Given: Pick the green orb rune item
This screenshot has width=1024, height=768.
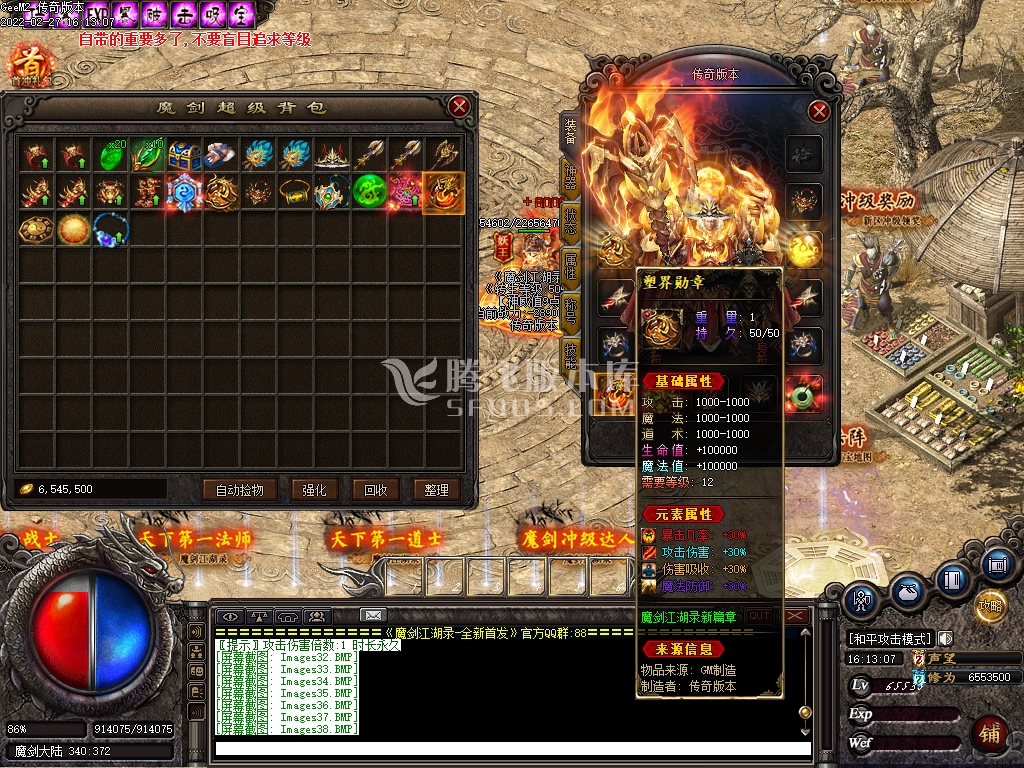Looking at the screenshot, I should click(x=368, y=192).
